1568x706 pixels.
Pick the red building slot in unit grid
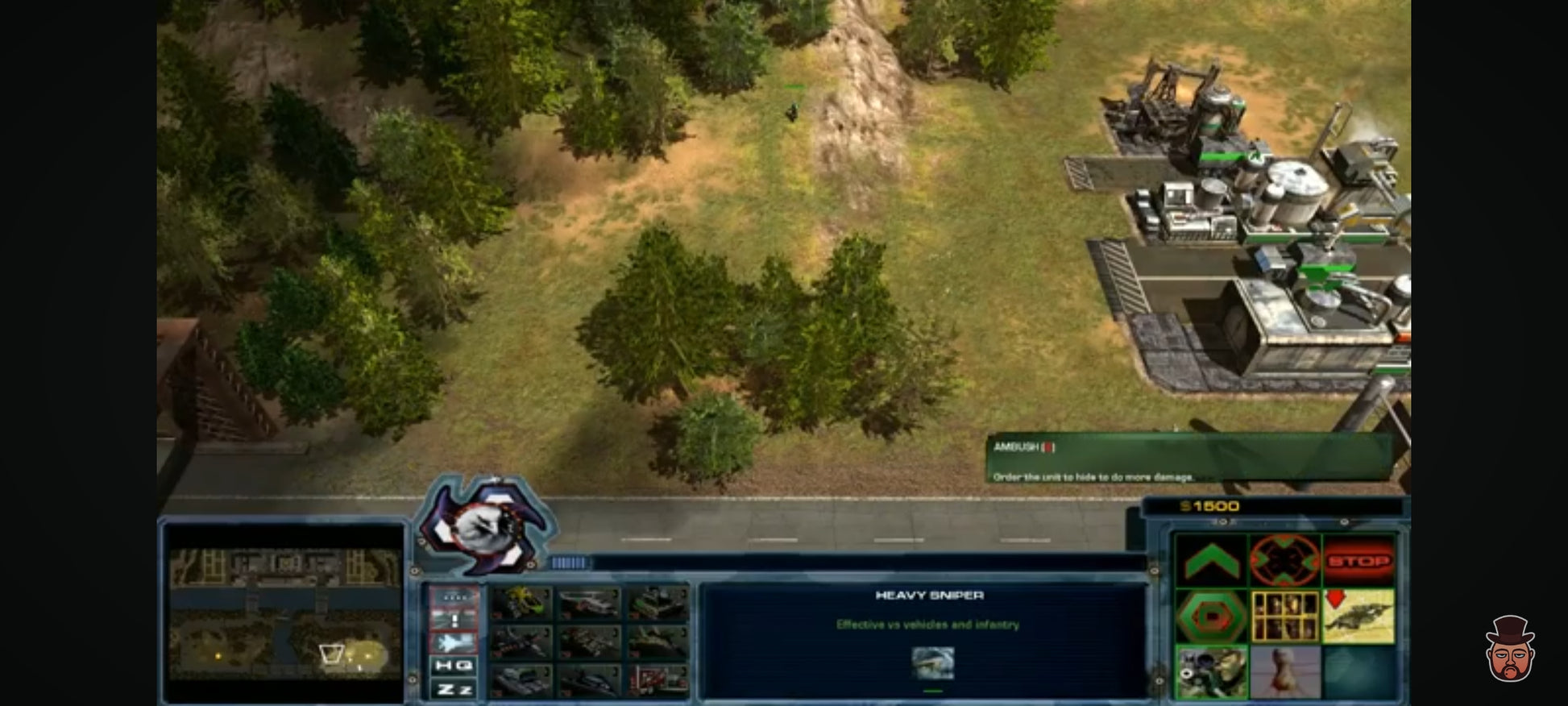[658, 681]
